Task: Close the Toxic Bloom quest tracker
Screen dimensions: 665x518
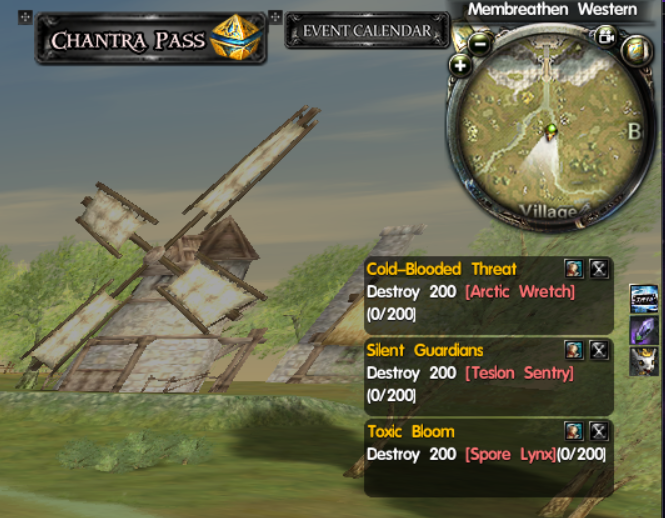Action: tap(598, 431)
